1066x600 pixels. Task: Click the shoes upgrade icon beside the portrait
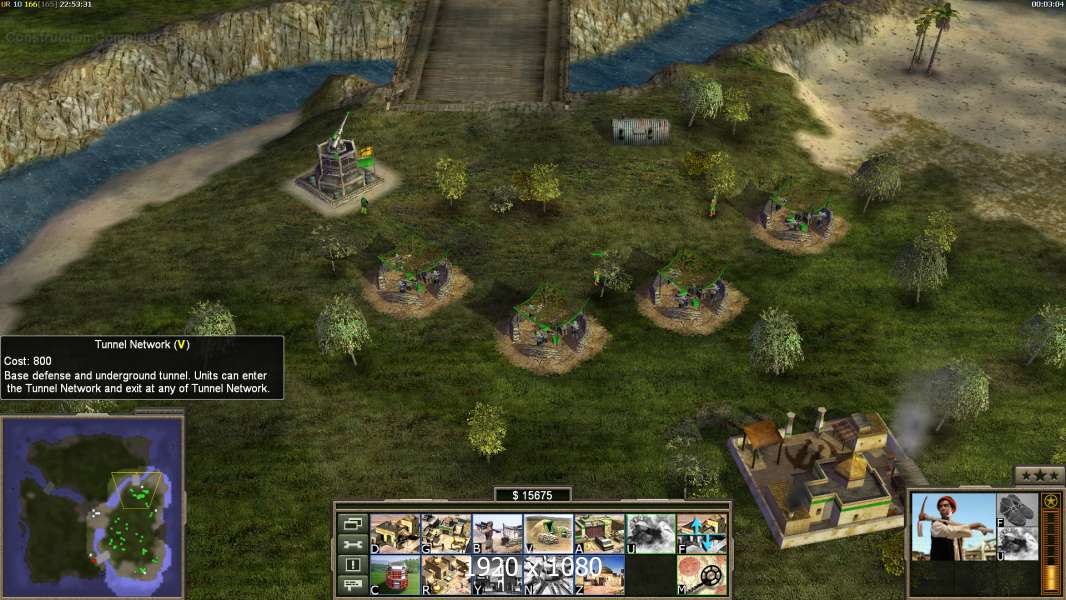tap(1019, 509)
